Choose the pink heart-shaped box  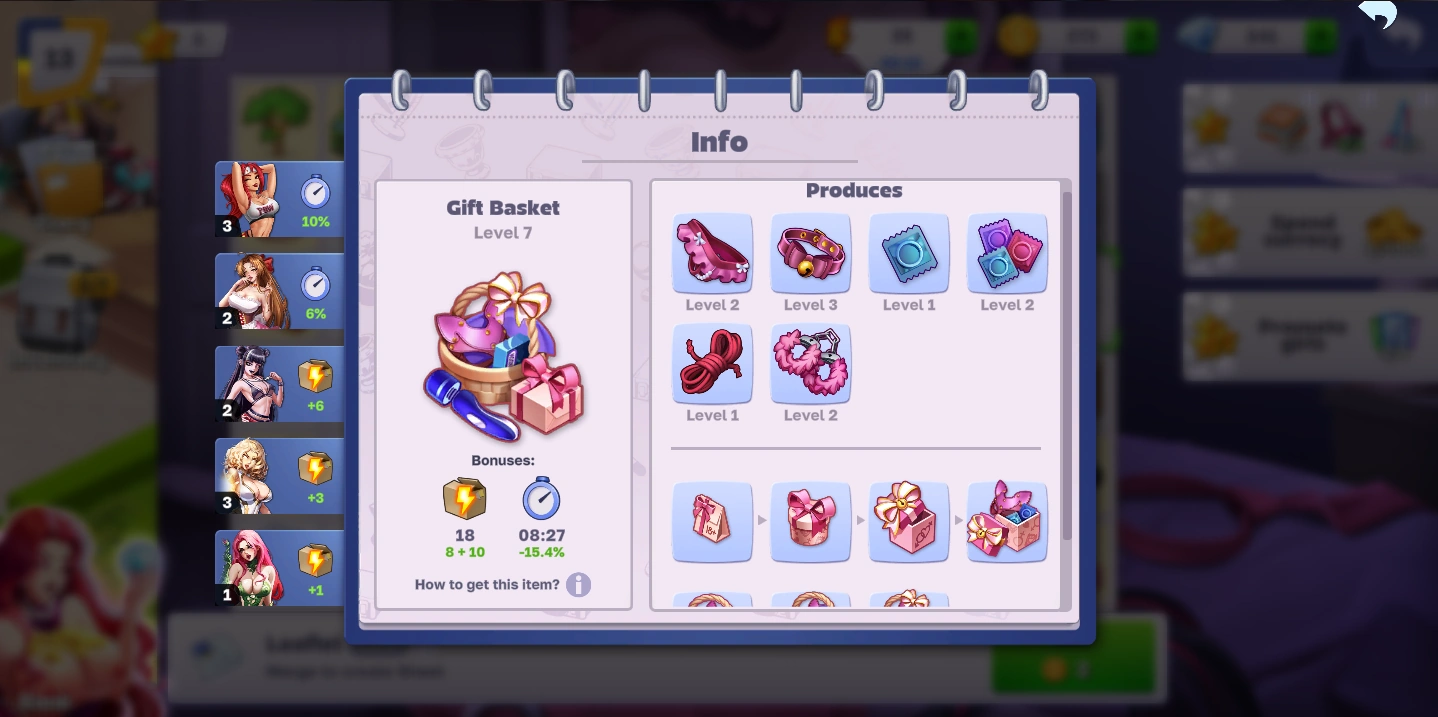tap(810, 521)
